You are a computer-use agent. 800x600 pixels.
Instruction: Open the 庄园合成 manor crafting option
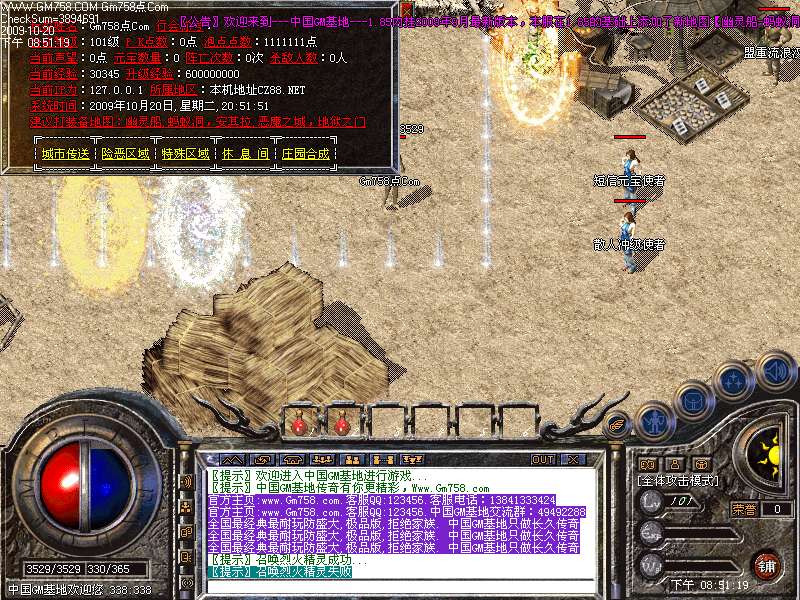[305, 154]
